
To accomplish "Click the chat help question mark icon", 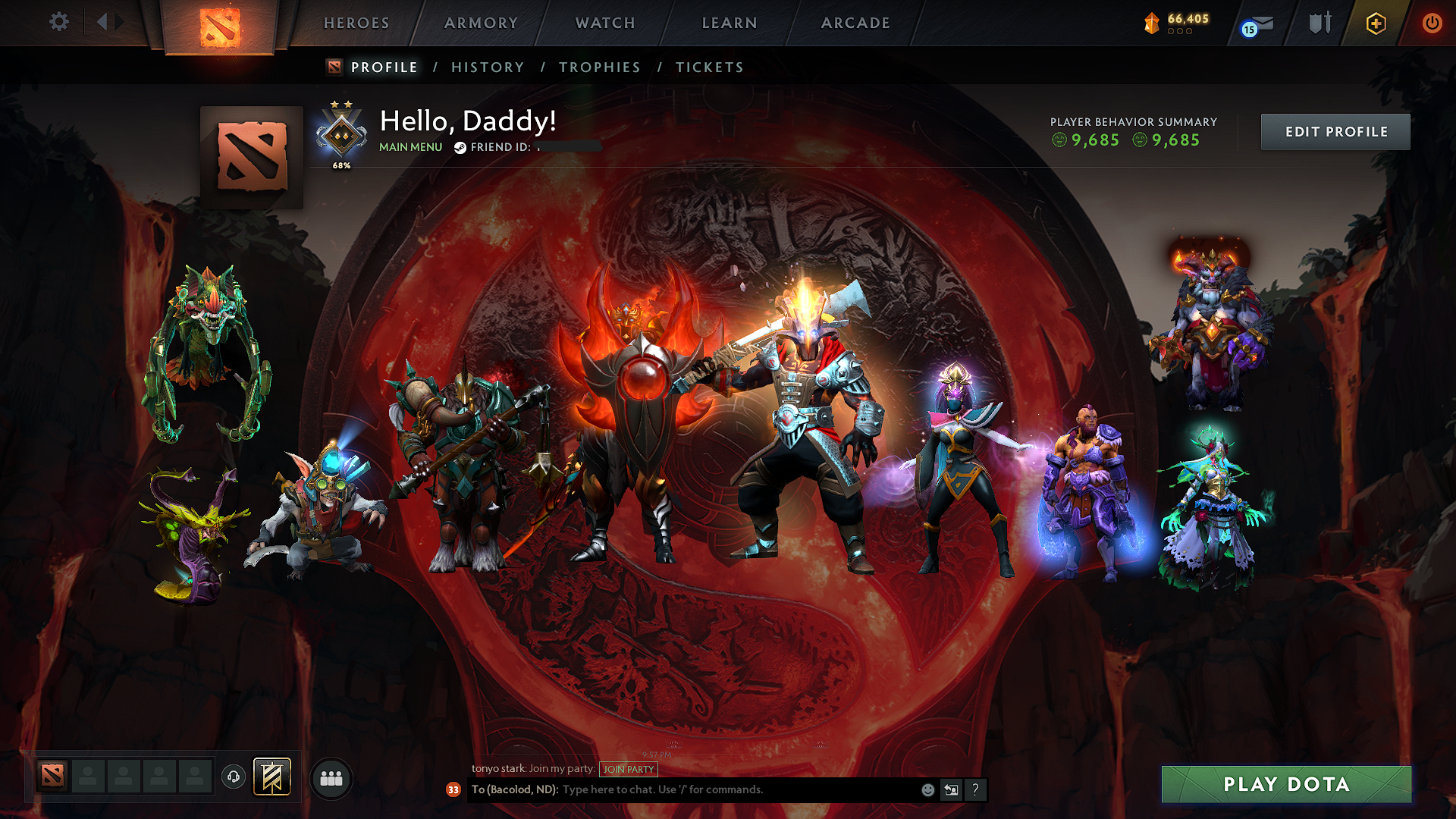I will (x=975, y=789).
